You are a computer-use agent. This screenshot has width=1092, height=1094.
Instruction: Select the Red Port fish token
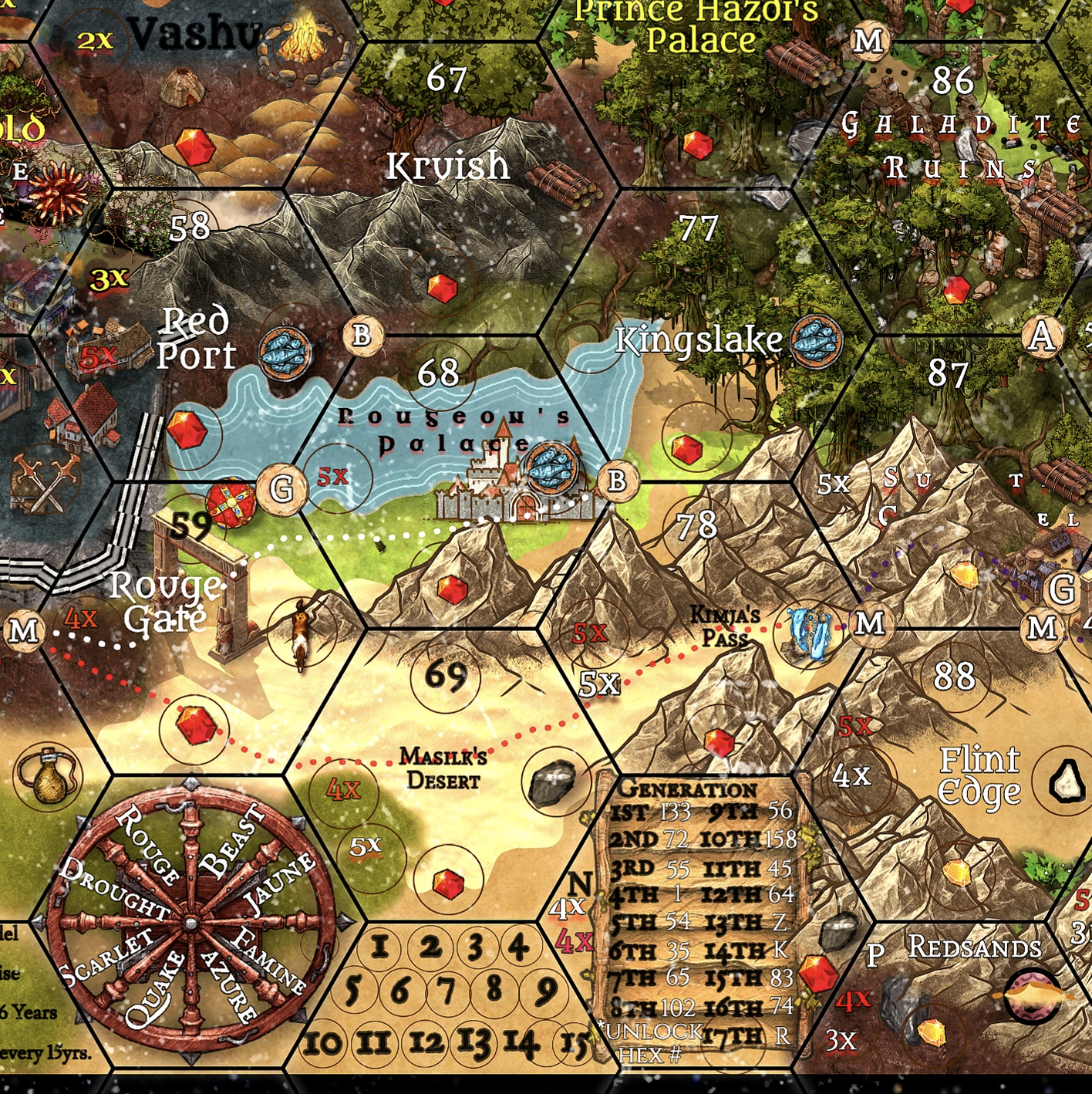pyautogui.click(x=285, y=352)
